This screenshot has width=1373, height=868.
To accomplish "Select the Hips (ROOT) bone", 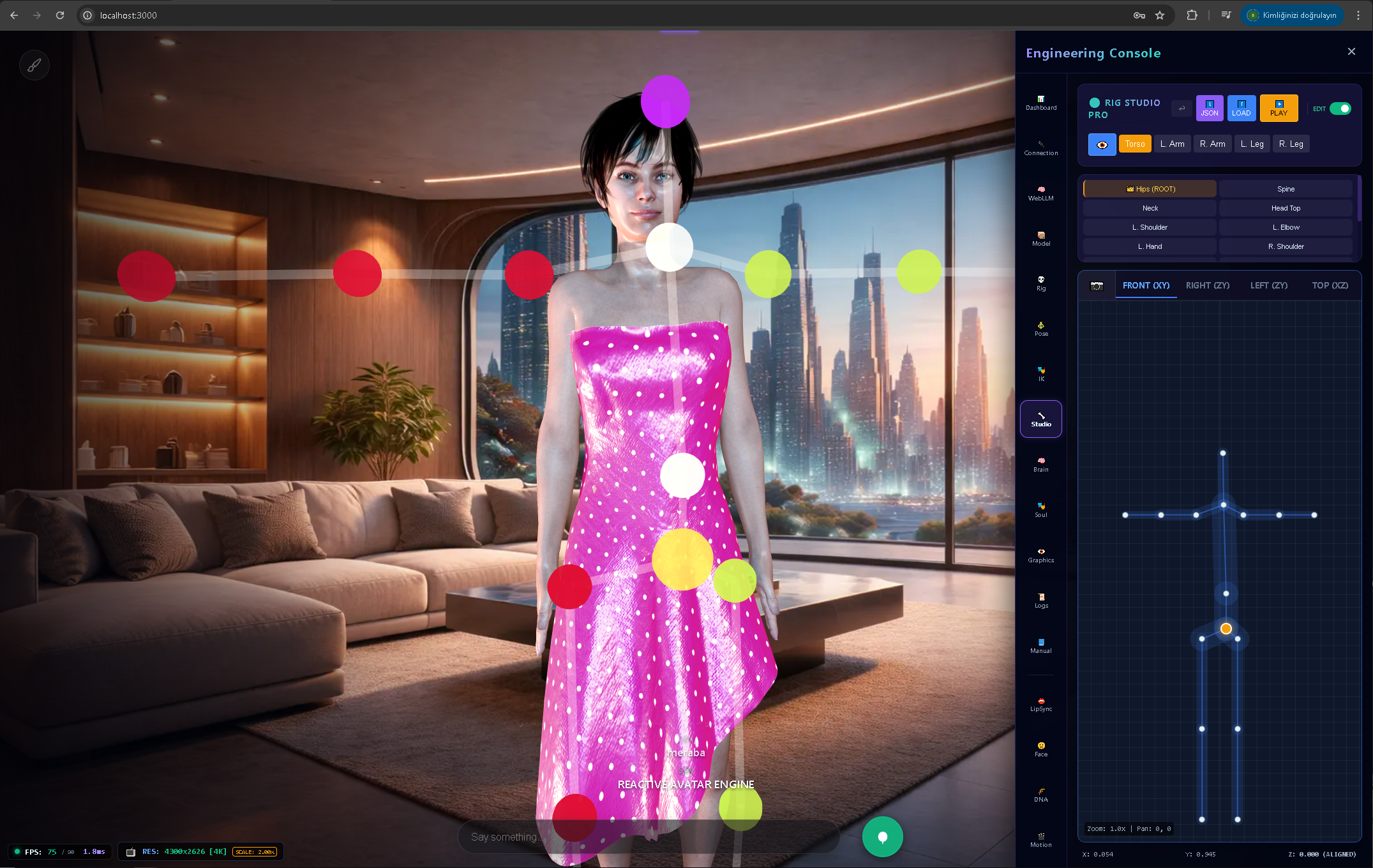I will point(1150,188).
